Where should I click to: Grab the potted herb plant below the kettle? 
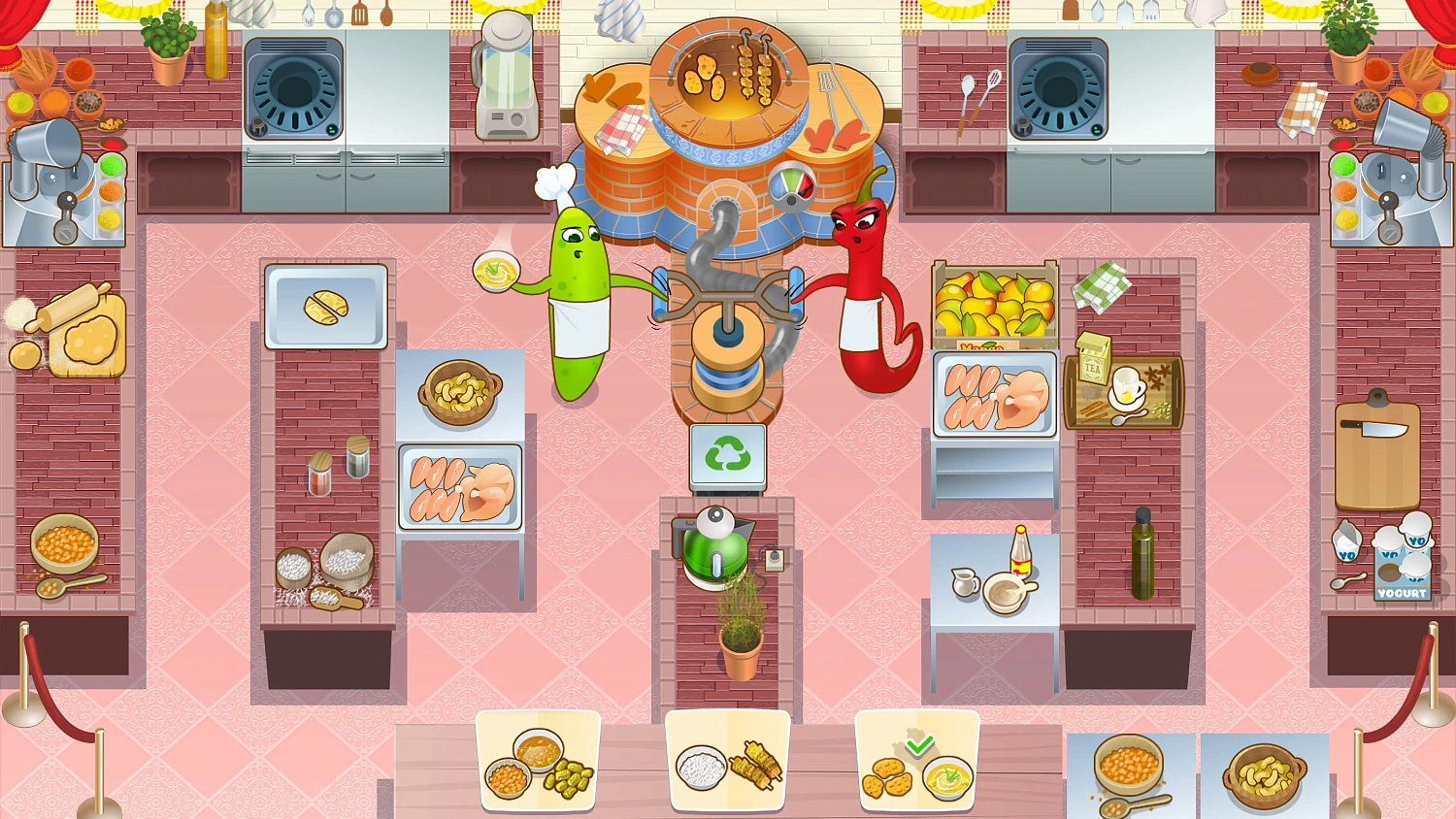point(739,636)
